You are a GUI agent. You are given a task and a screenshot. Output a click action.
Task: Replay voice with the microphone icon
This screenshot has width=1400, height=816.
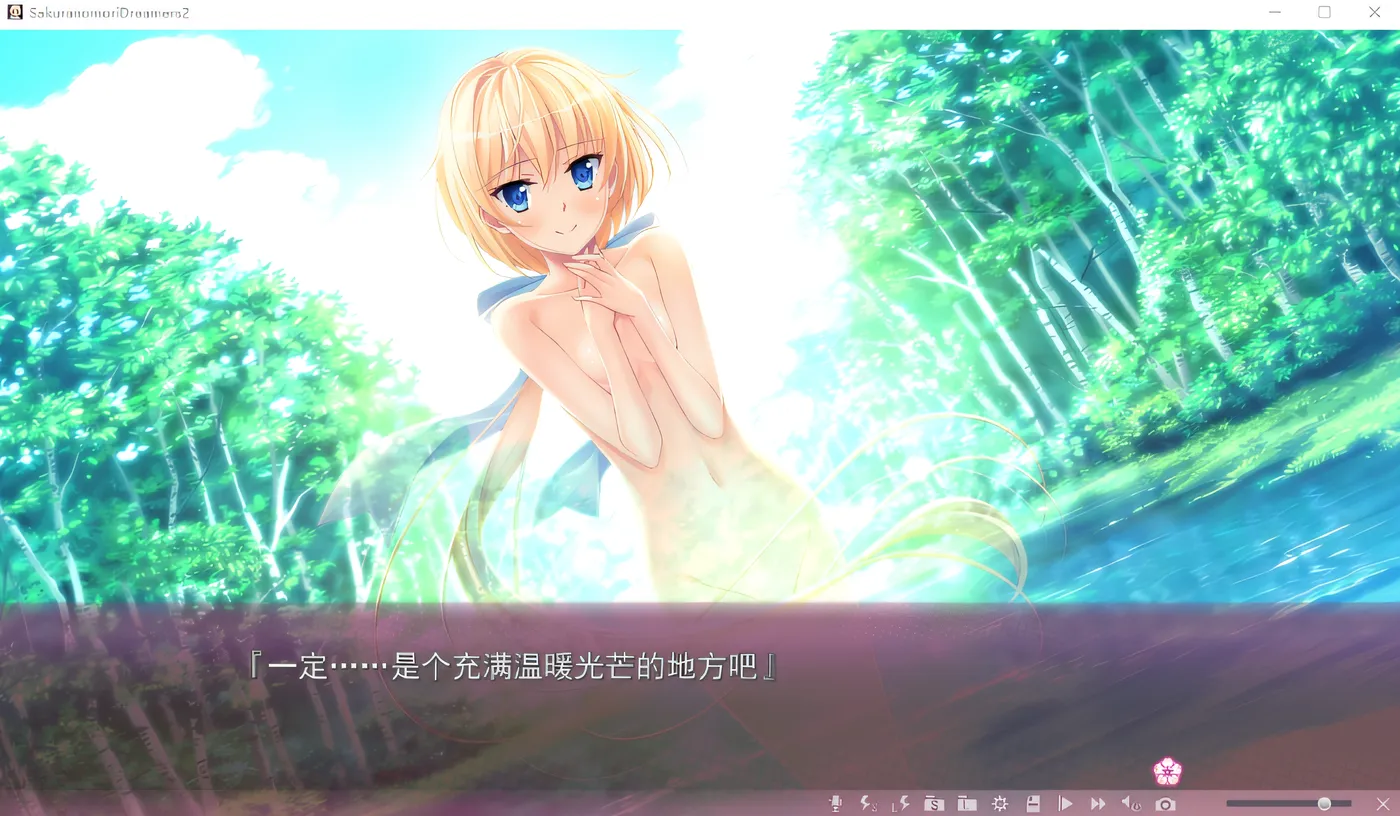click(x=836, y=803)
